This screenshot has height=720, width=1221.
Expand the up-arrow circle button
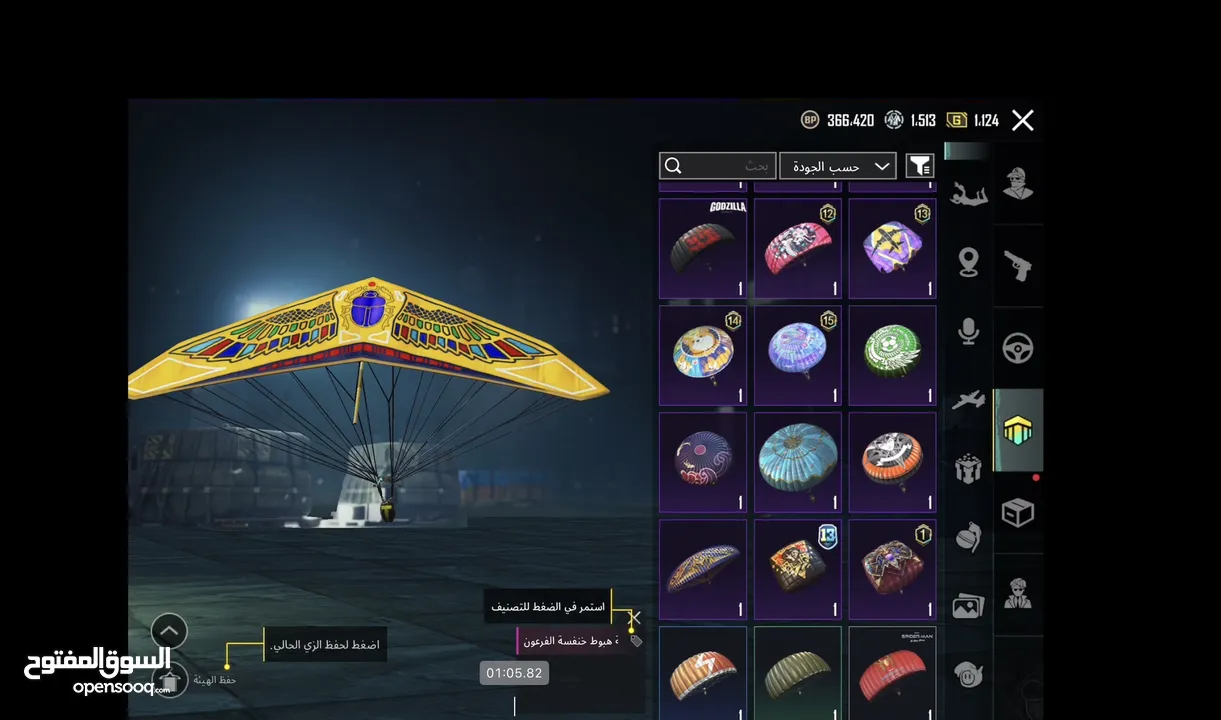170,631
